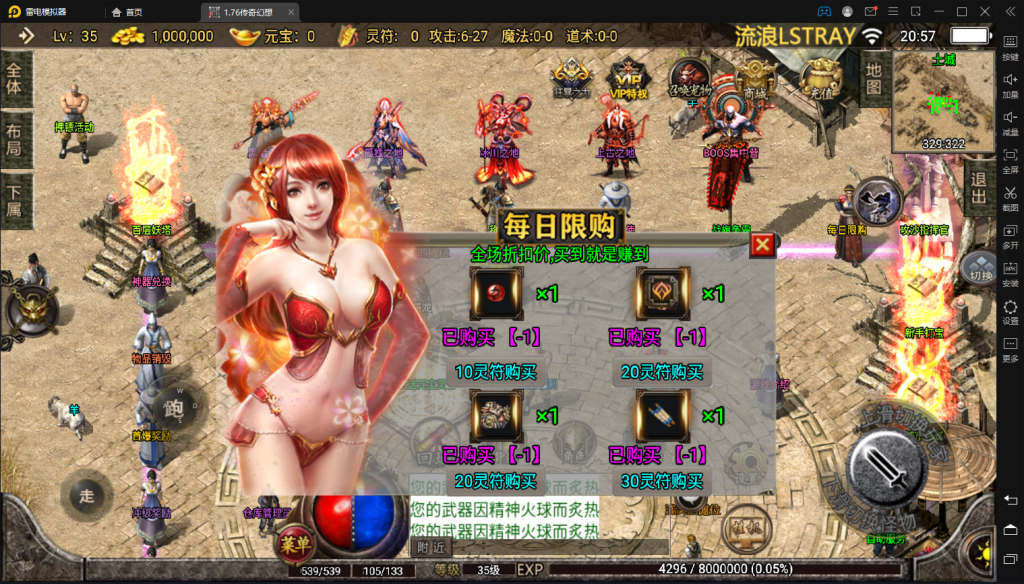Open the 菜单 menu button
1024x584 pixels.
(x=294, y=544)
